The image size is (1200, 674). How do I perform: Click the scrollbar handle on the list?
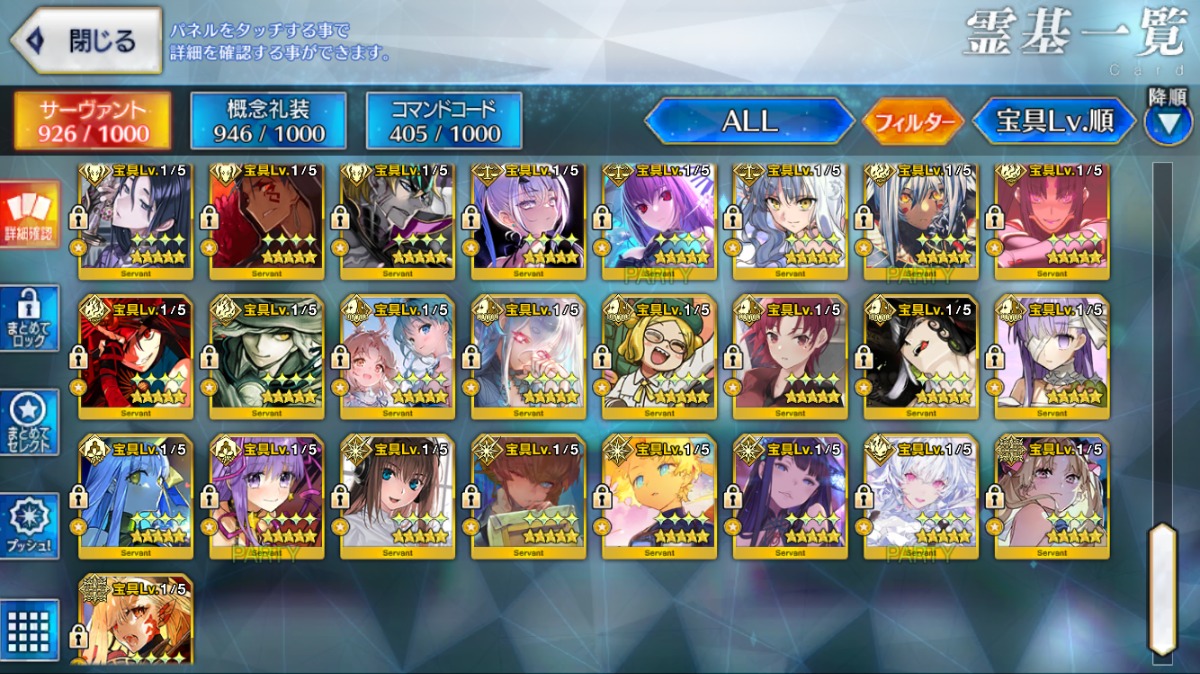pos(1162,588)
